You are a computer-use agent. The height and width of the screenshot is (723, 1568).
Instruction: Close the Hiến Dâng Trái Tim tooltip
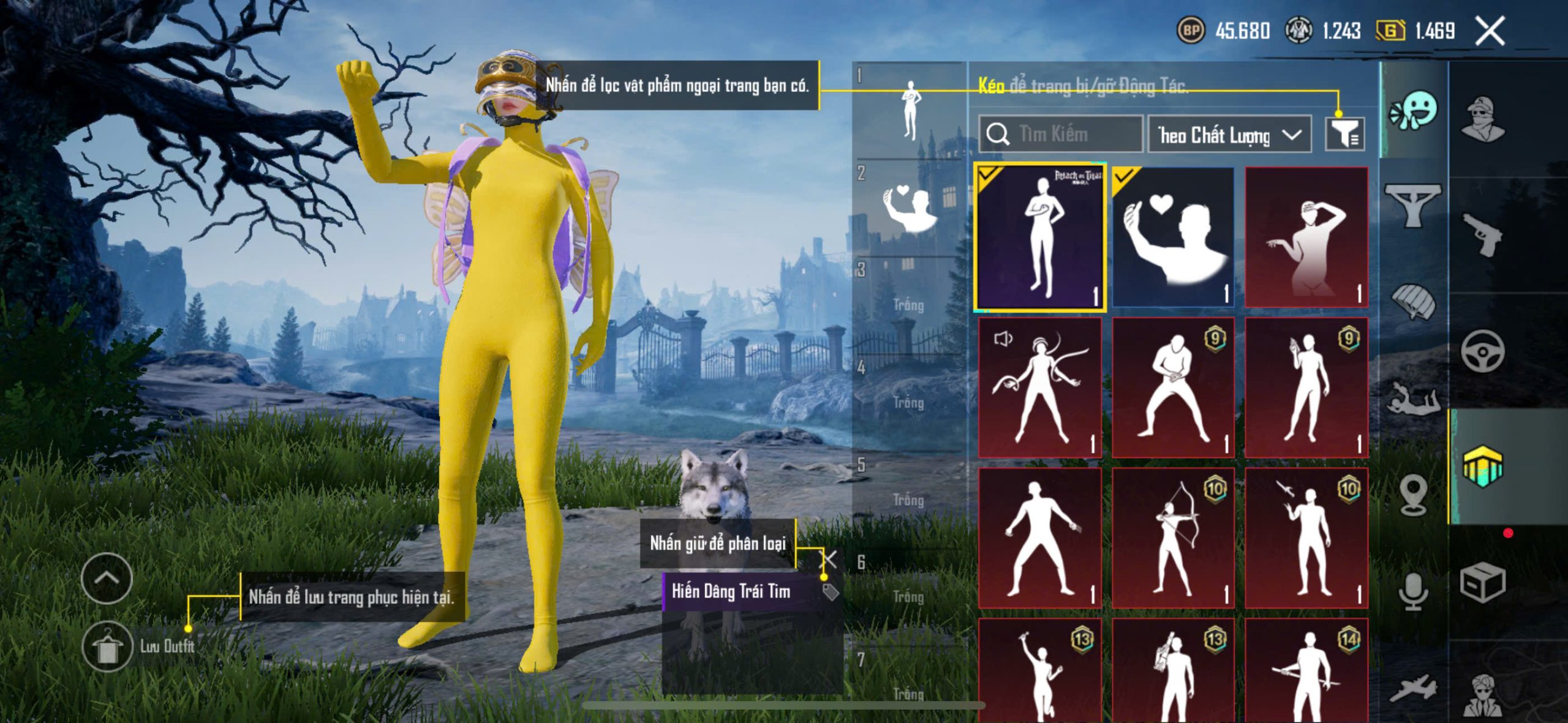829,558
